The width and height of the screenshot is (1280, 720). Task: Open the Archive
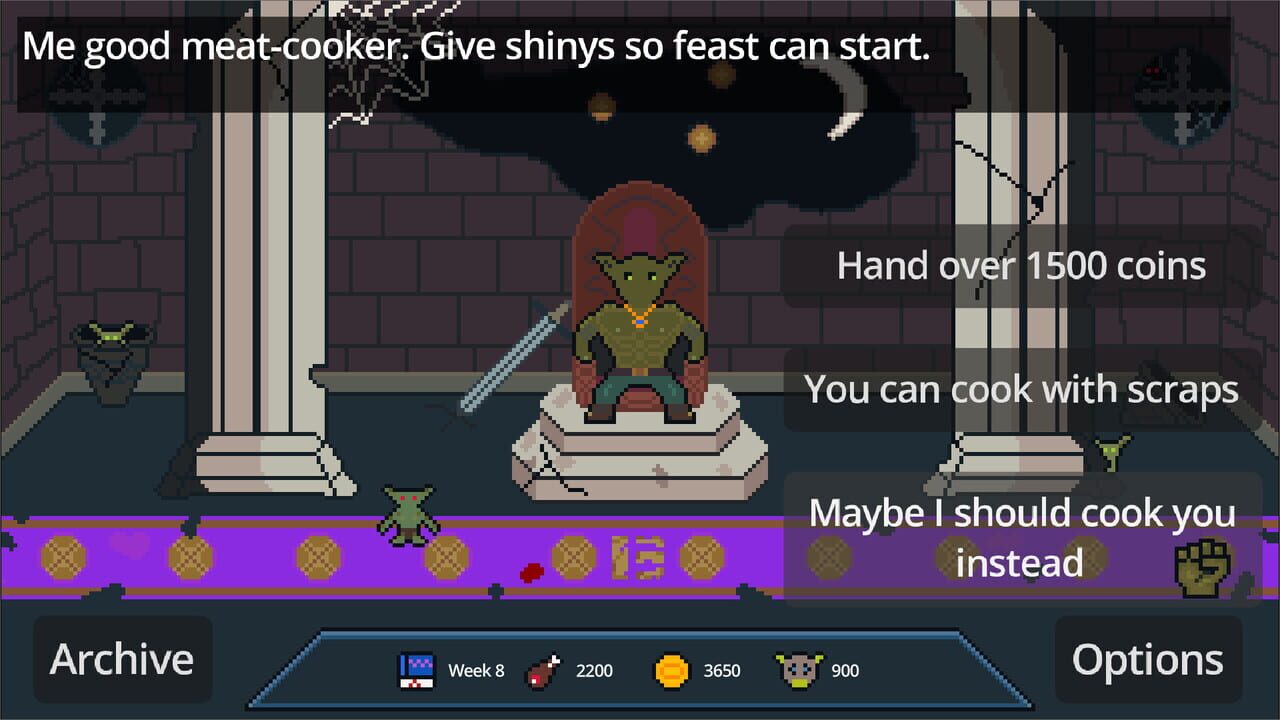click(x=122, y=658)
